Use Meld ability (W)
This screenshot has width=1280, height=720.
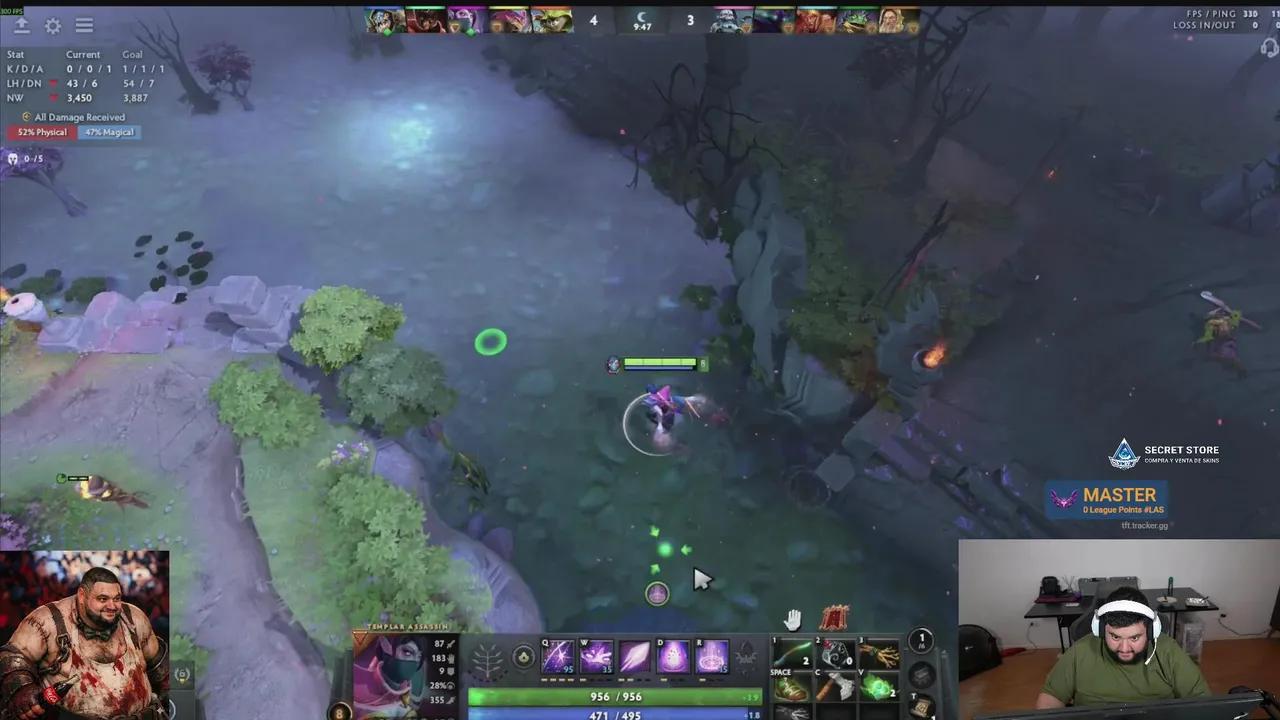597,655
